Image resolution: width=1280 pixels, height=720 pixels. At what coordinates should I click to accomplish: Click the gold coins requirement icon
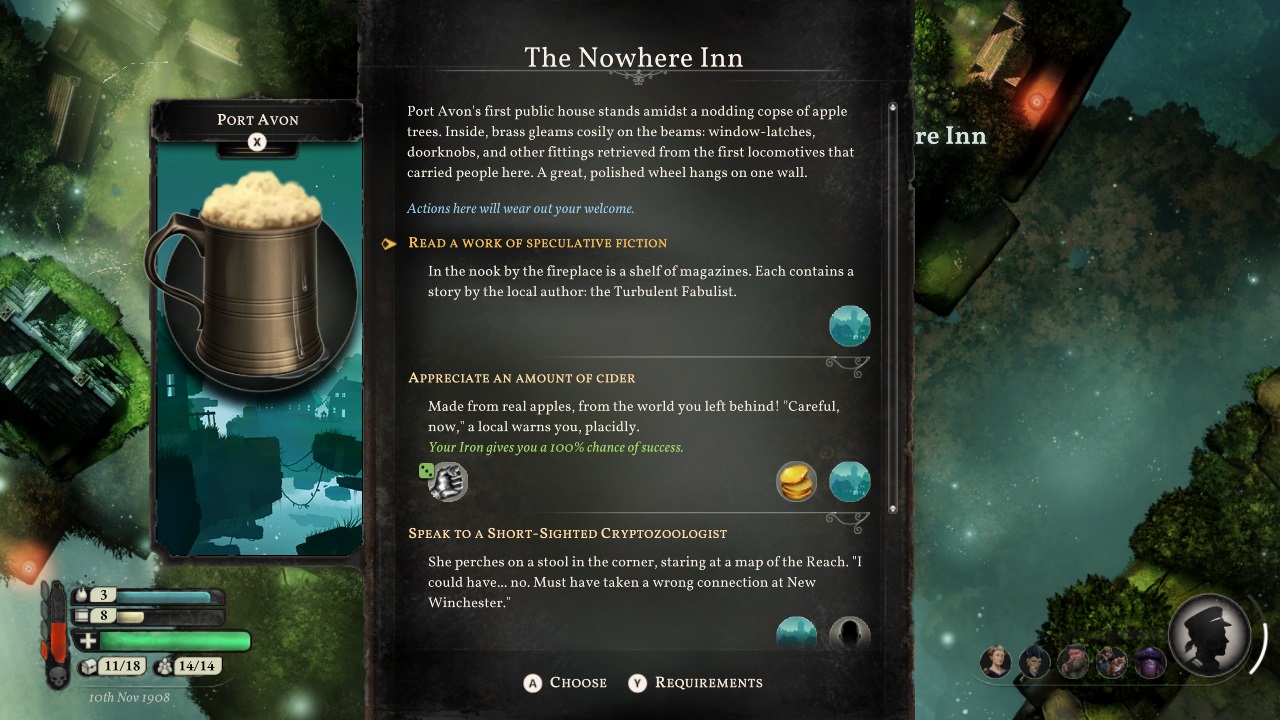point(797,482)
